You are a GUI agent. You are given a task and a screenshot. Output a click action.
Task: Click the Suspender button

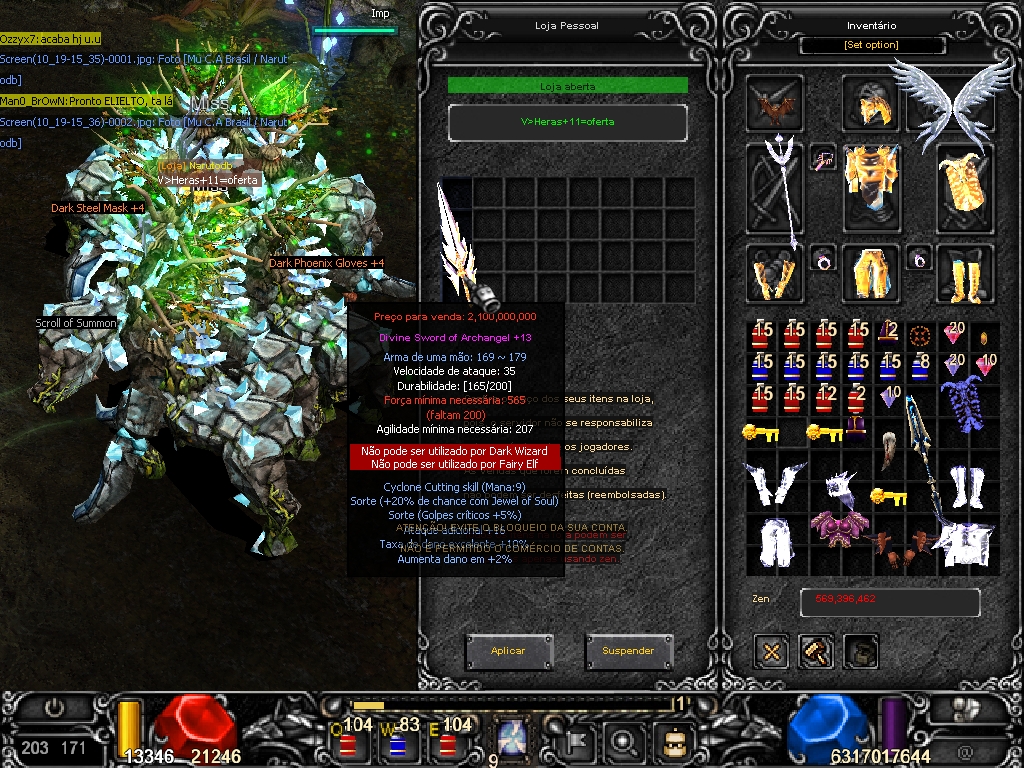click(x=628, y=651)
